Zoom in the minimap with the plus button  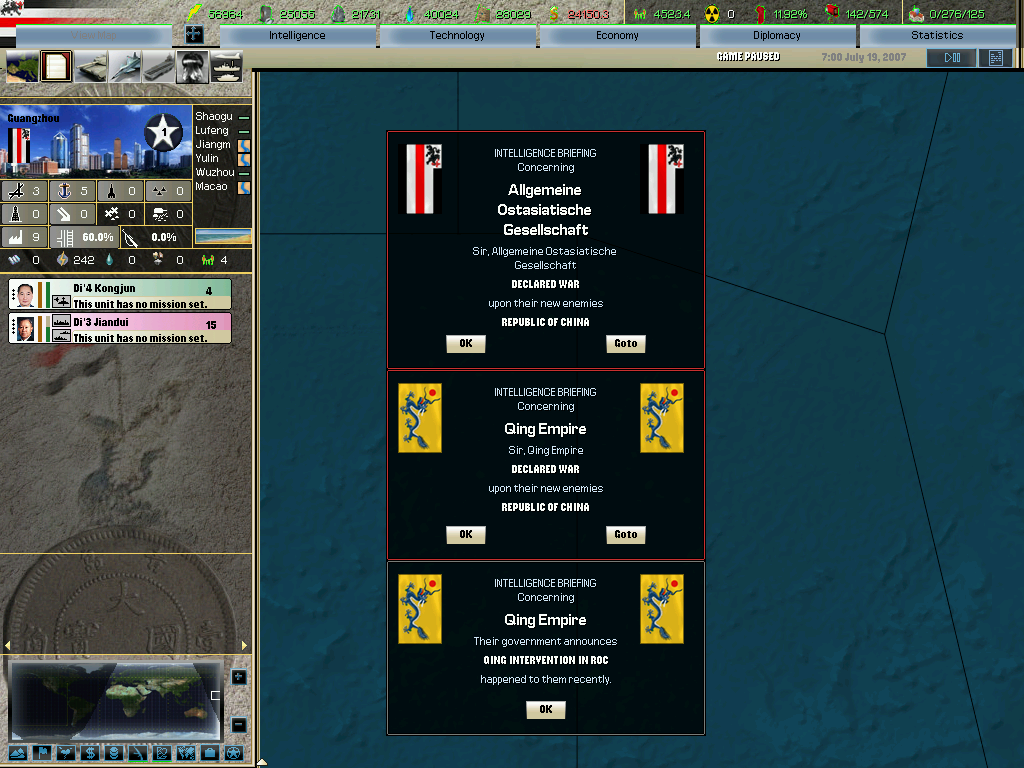(239, 677)
